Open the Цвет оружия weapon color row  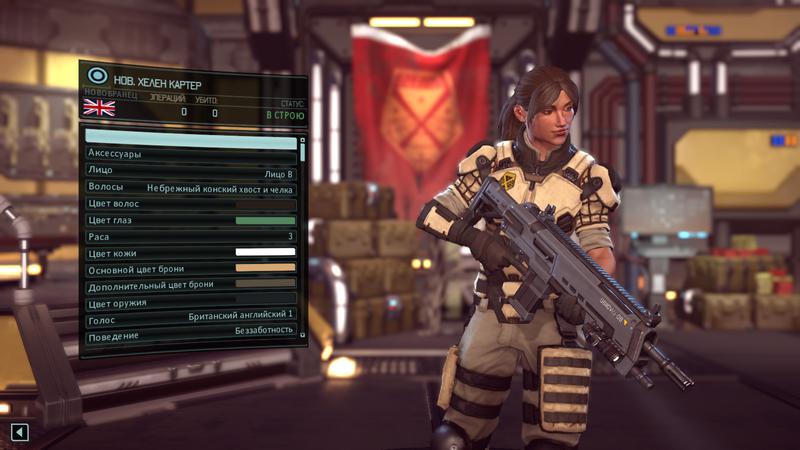[x=191, y=302]
